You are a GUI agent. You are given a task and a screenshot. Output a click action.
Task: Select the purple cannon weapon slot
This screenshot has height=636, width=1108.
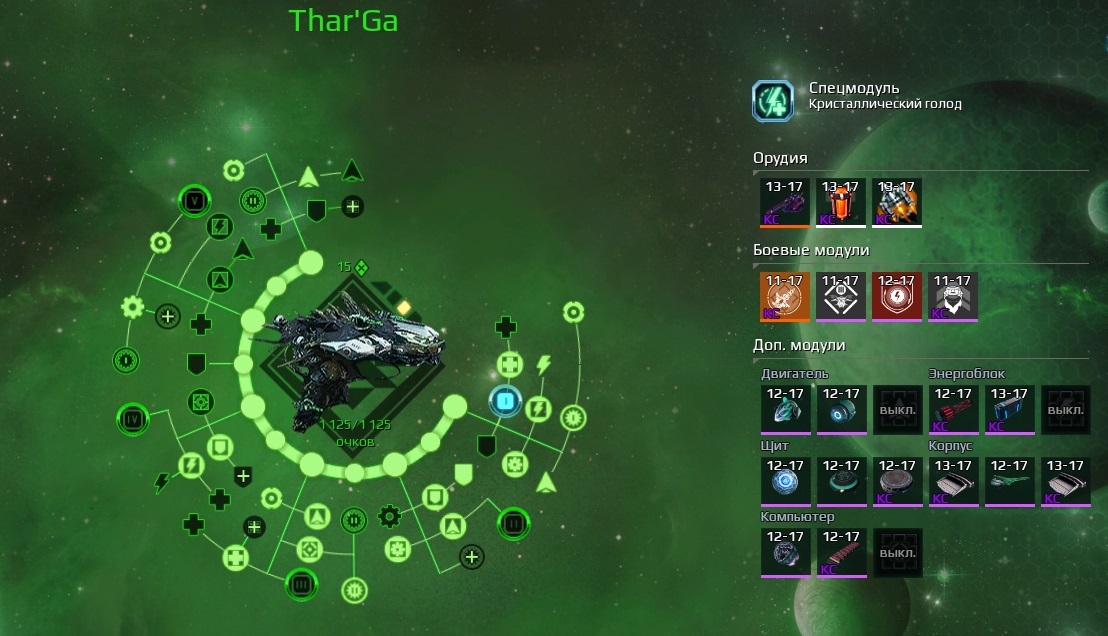click(785, 203)
